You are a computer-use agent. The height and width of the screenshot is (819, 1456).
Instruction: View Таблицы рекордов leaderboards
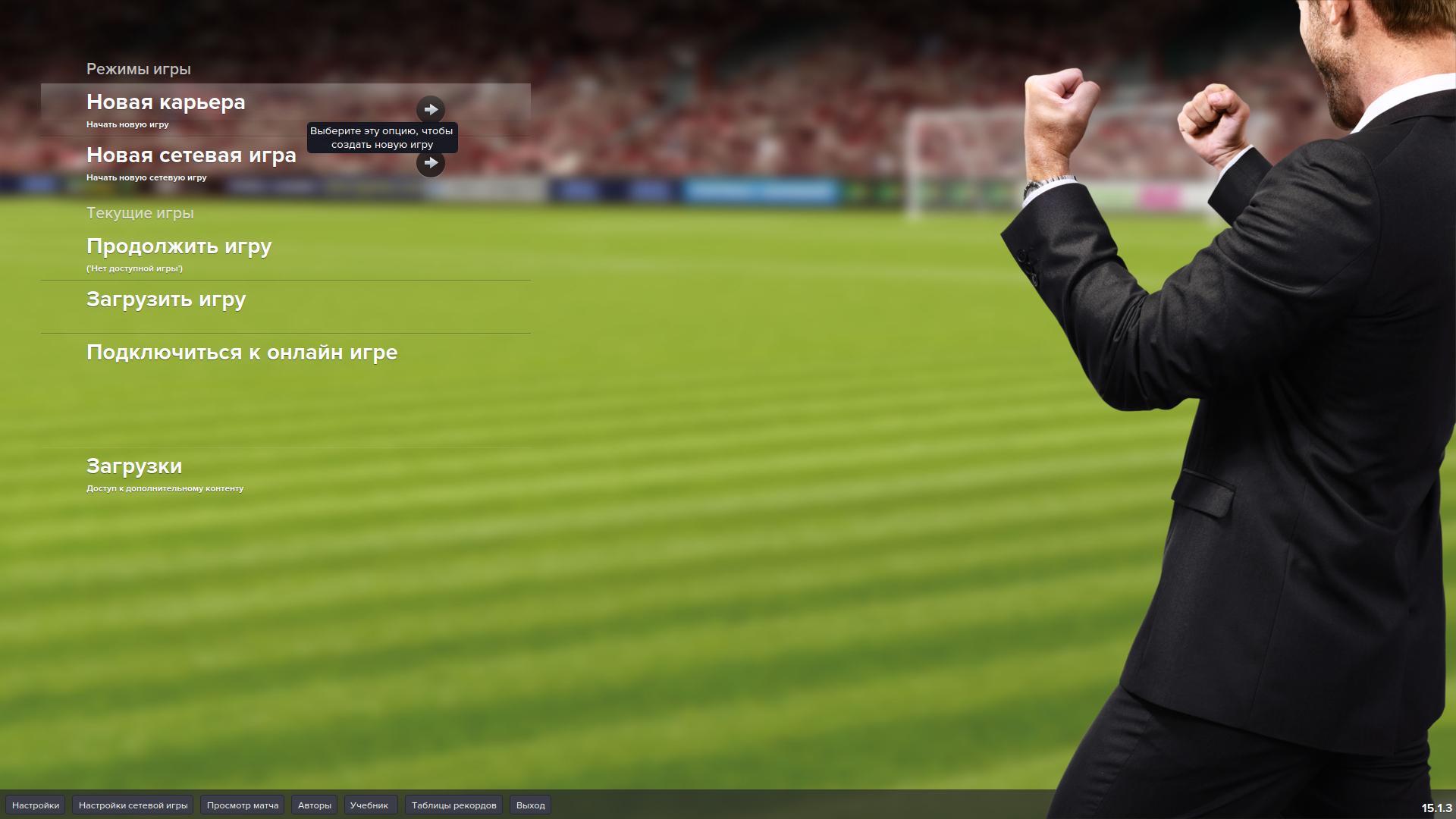pyautogui.click(x=453, y=805)
